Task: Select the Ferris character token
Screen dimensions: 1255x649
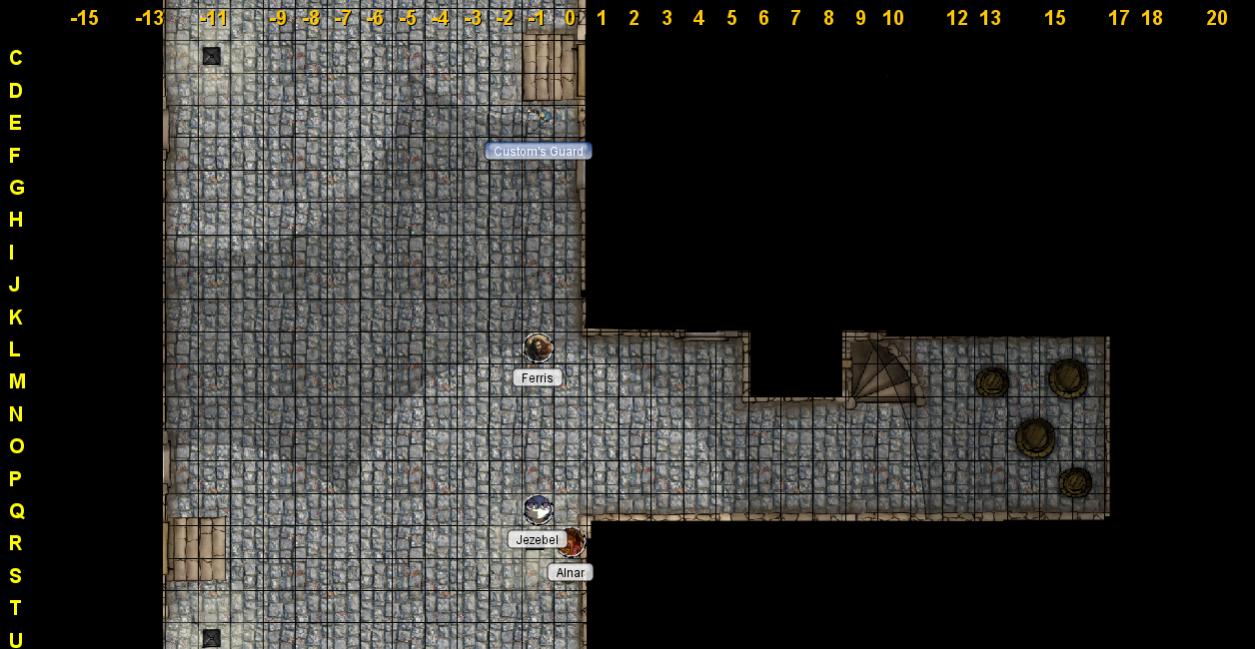Action: (538, 347)
